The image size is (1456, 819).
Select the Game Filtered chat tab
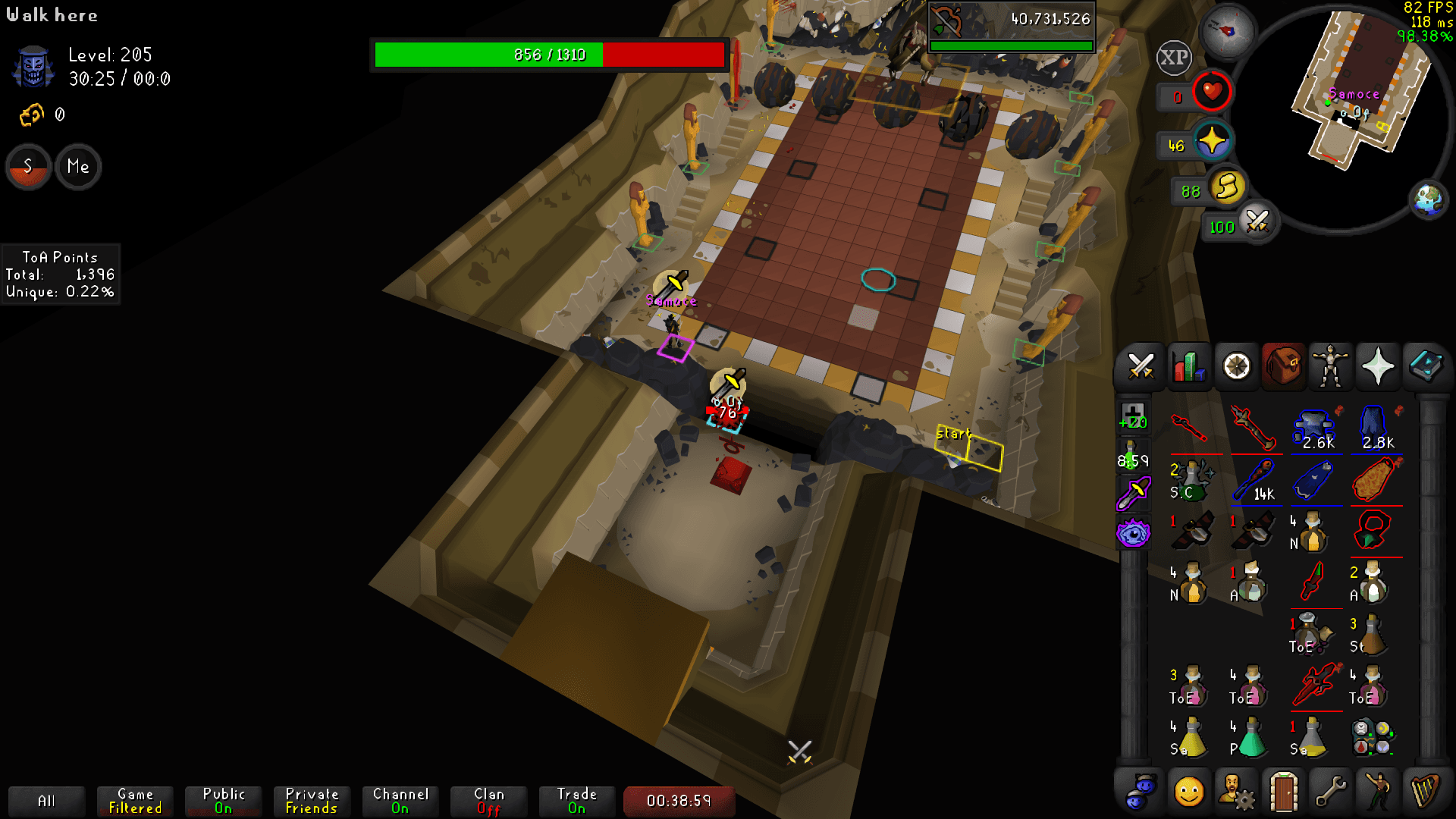(134, 800)
